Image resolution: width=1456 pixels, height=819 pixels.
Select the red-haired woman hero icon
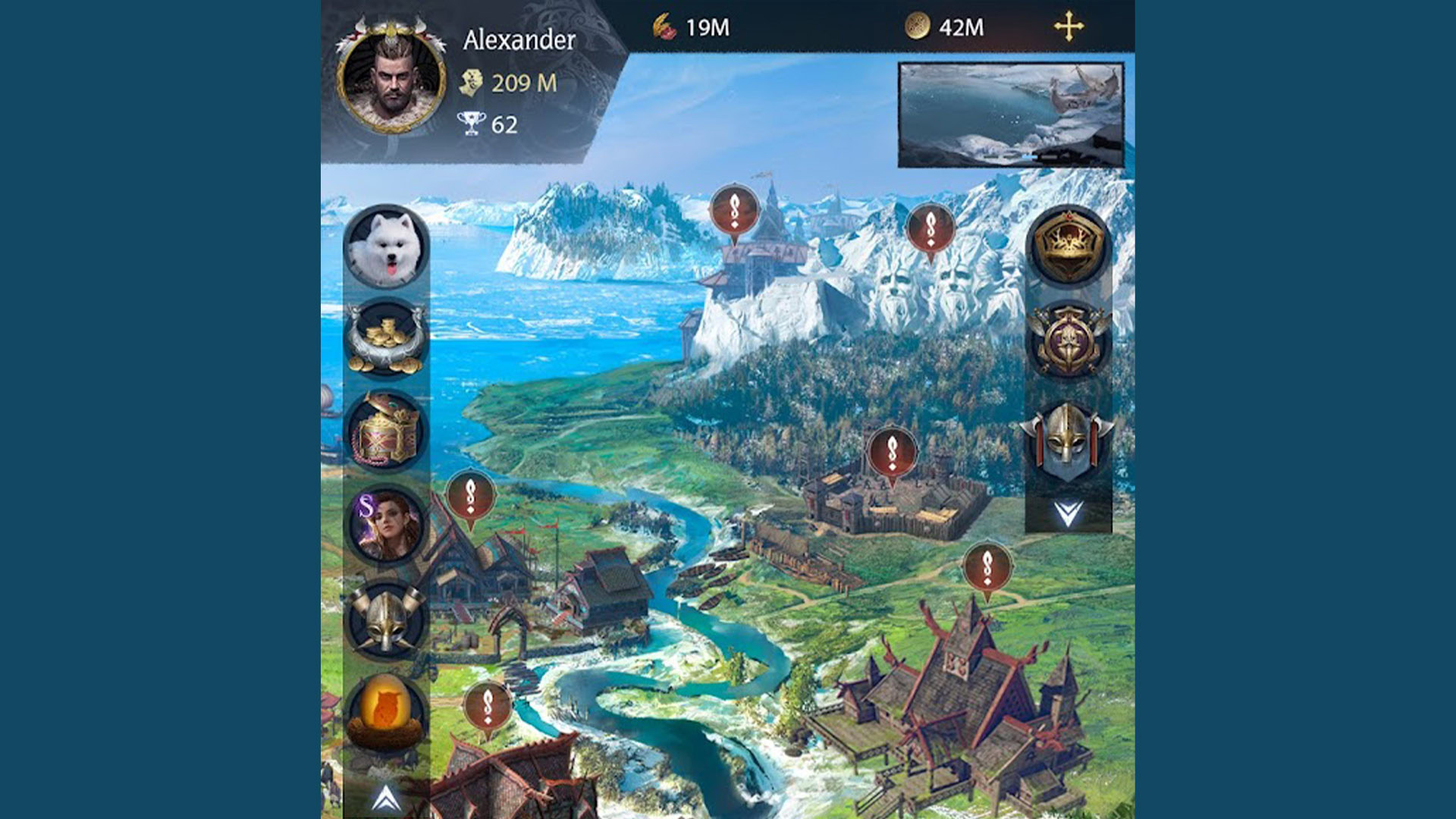click(x=386, y=524)
